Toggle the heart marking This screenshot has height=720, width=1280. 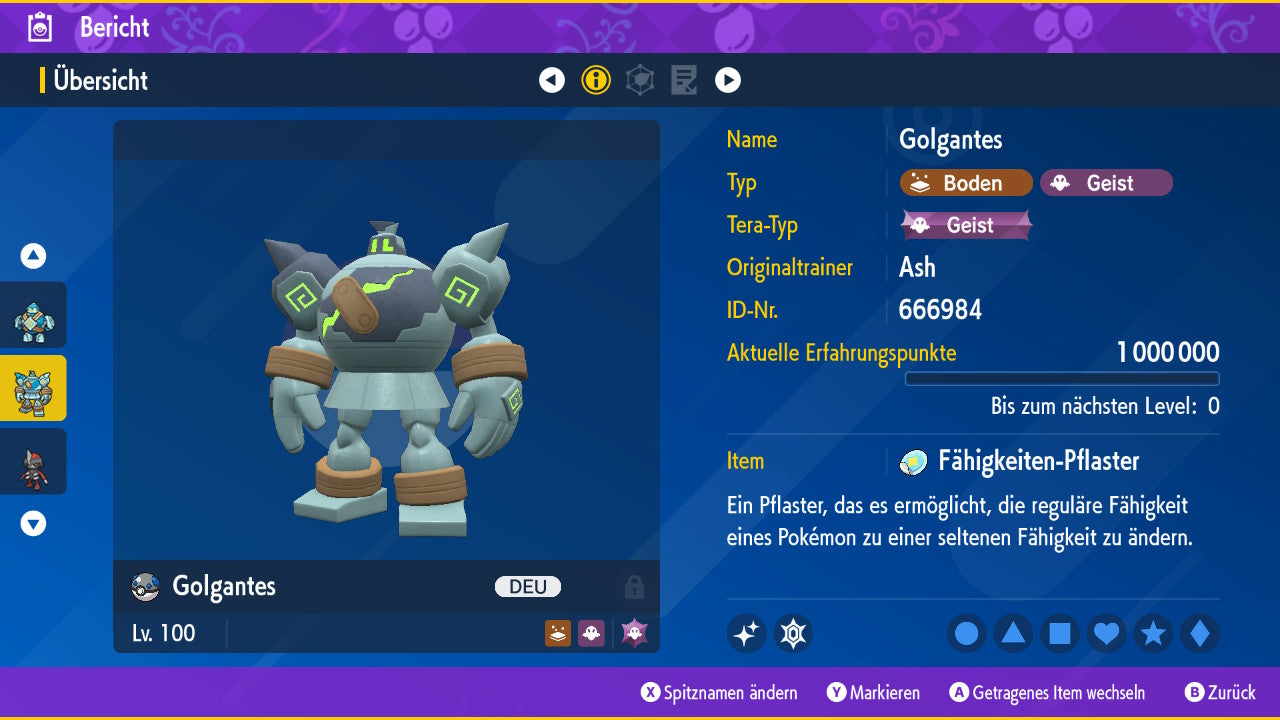tap(1106, 633)
